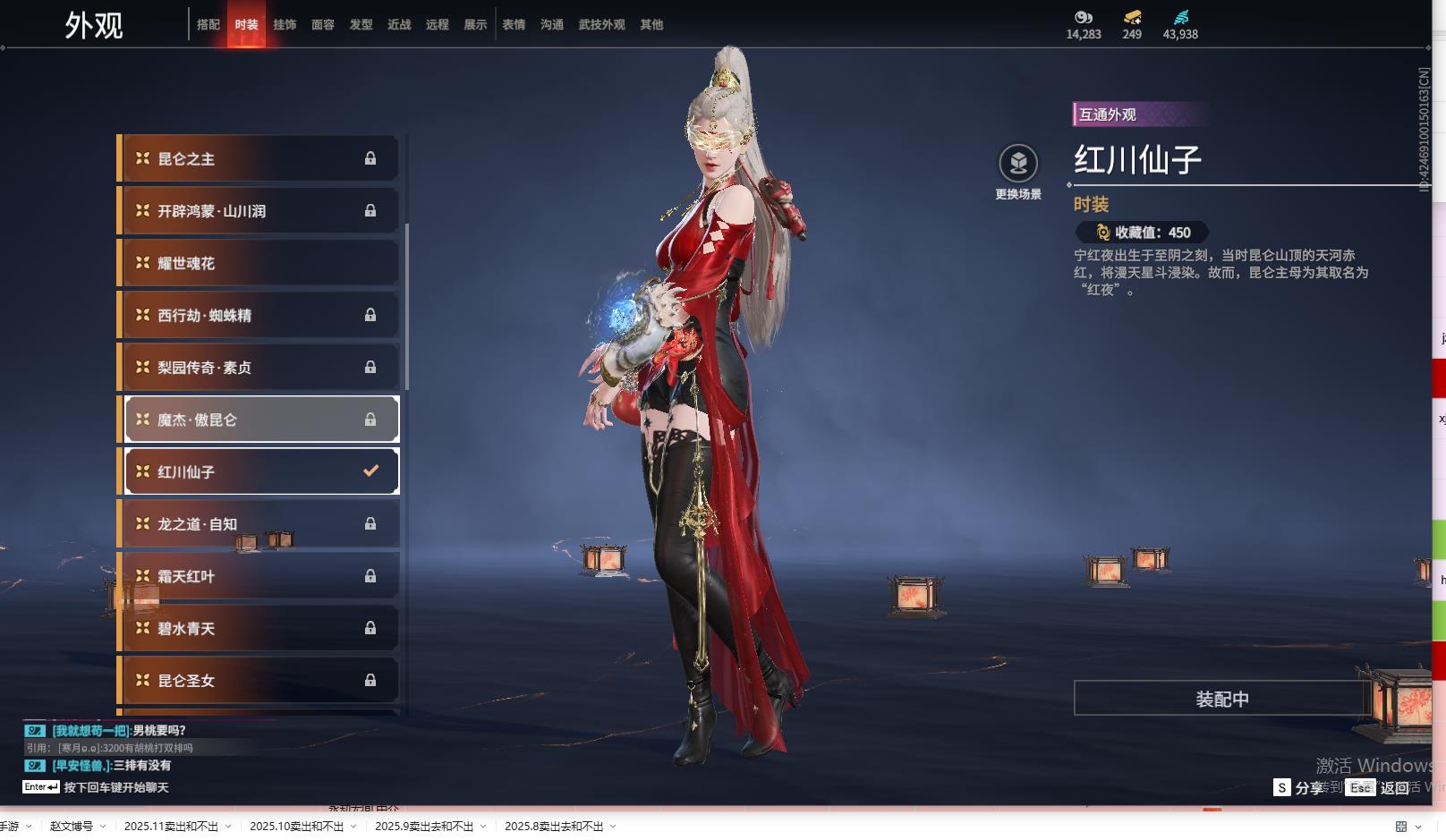Viewport: 1446px width, 840px height.
Task: Open the 2025.11卖出和不出 spreadsheet tab
Action: (x=171, y=827)
